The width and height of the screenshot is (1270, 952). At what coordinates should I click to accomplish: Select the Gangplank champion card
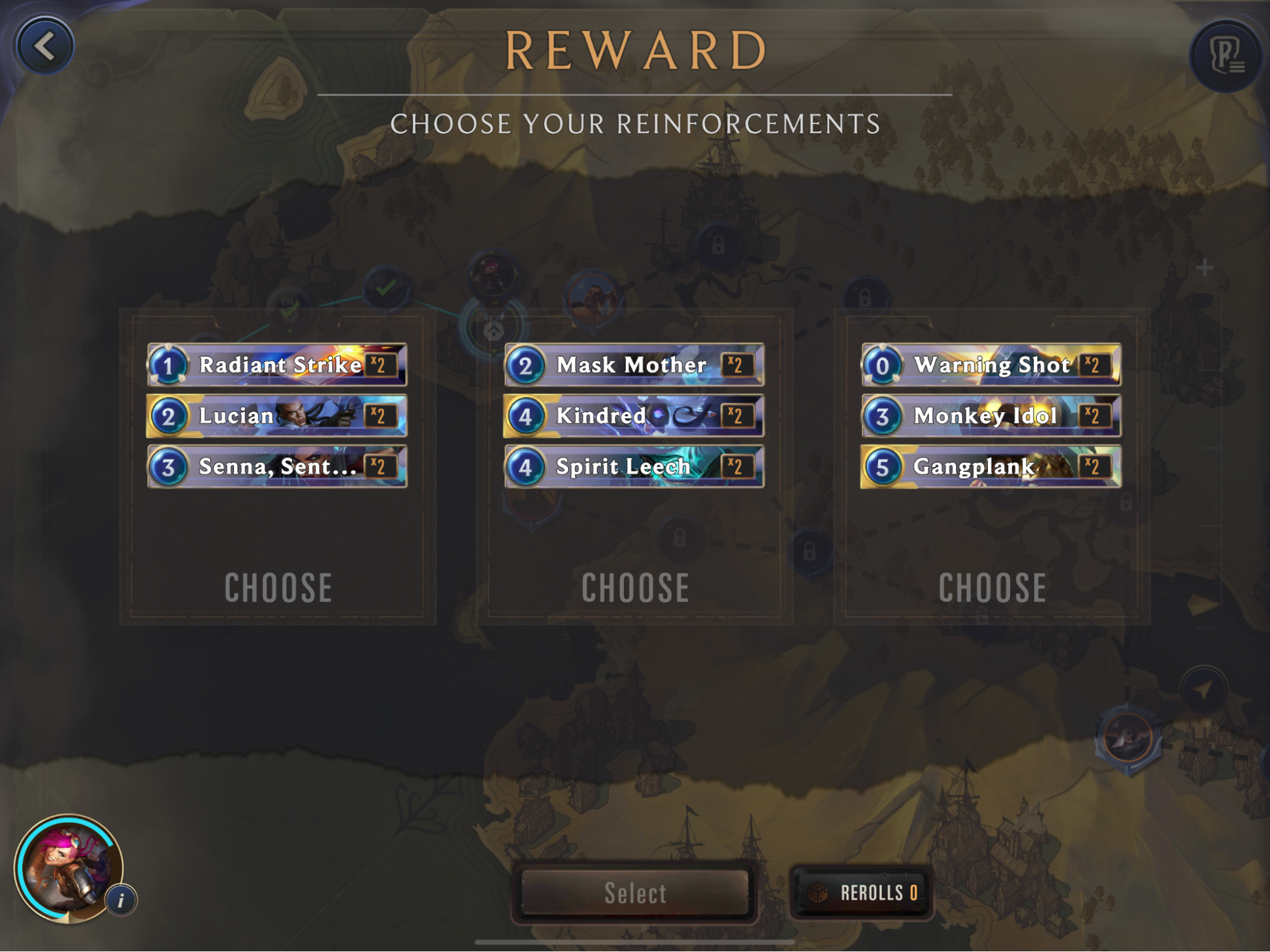click(991, 467)
